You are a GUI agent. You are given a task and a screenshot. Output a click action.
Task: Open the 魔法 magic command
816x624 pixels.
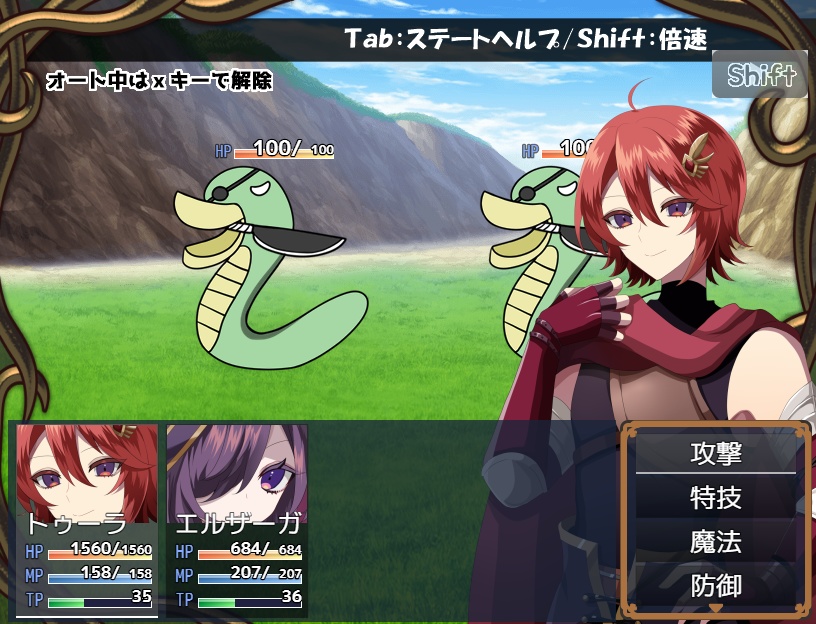pyautogui.click(x=715, y=541)
